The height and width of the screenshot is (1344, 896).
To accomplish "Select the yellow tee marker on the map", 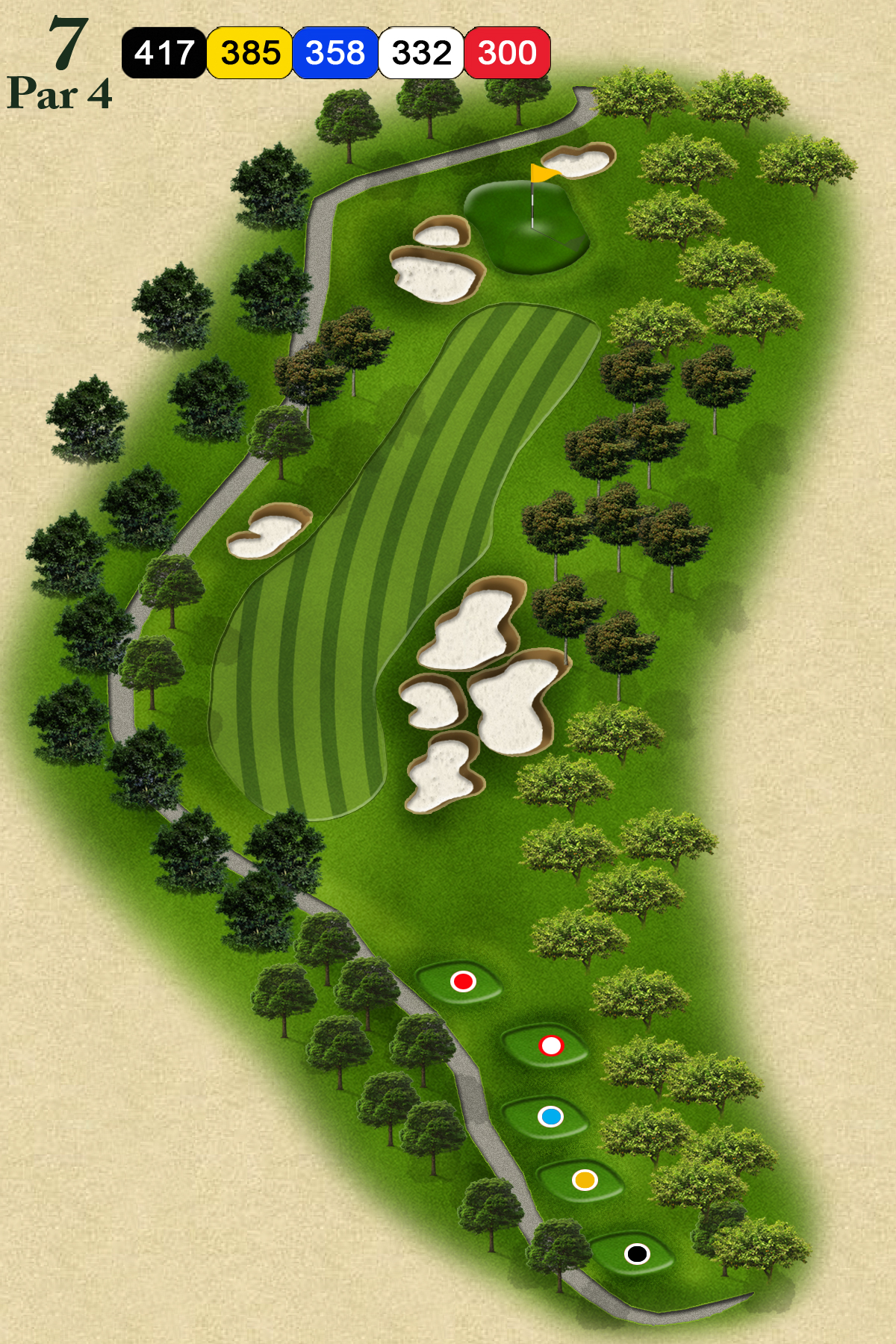I will pyautogui.click(x=585, y=1180).
